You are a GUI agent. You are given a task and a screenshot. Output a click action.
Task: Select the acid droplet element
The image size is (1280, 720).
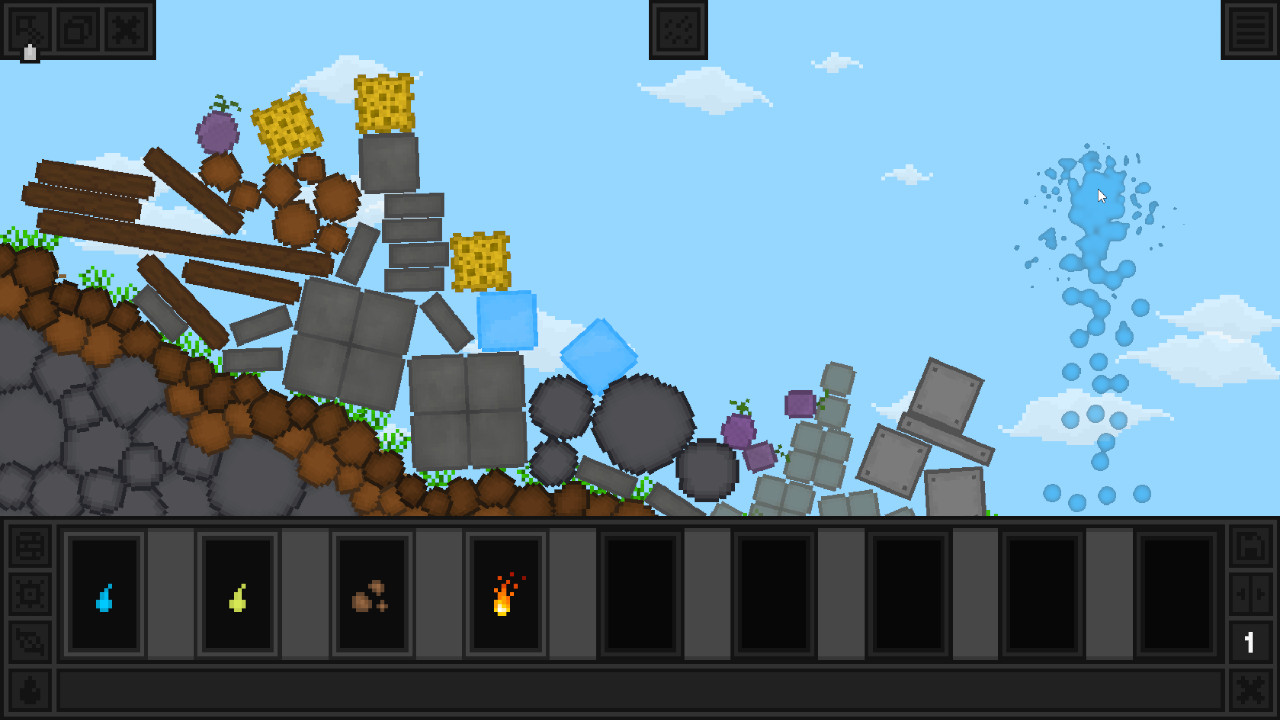pyautogui.click(x=237, y=594)
